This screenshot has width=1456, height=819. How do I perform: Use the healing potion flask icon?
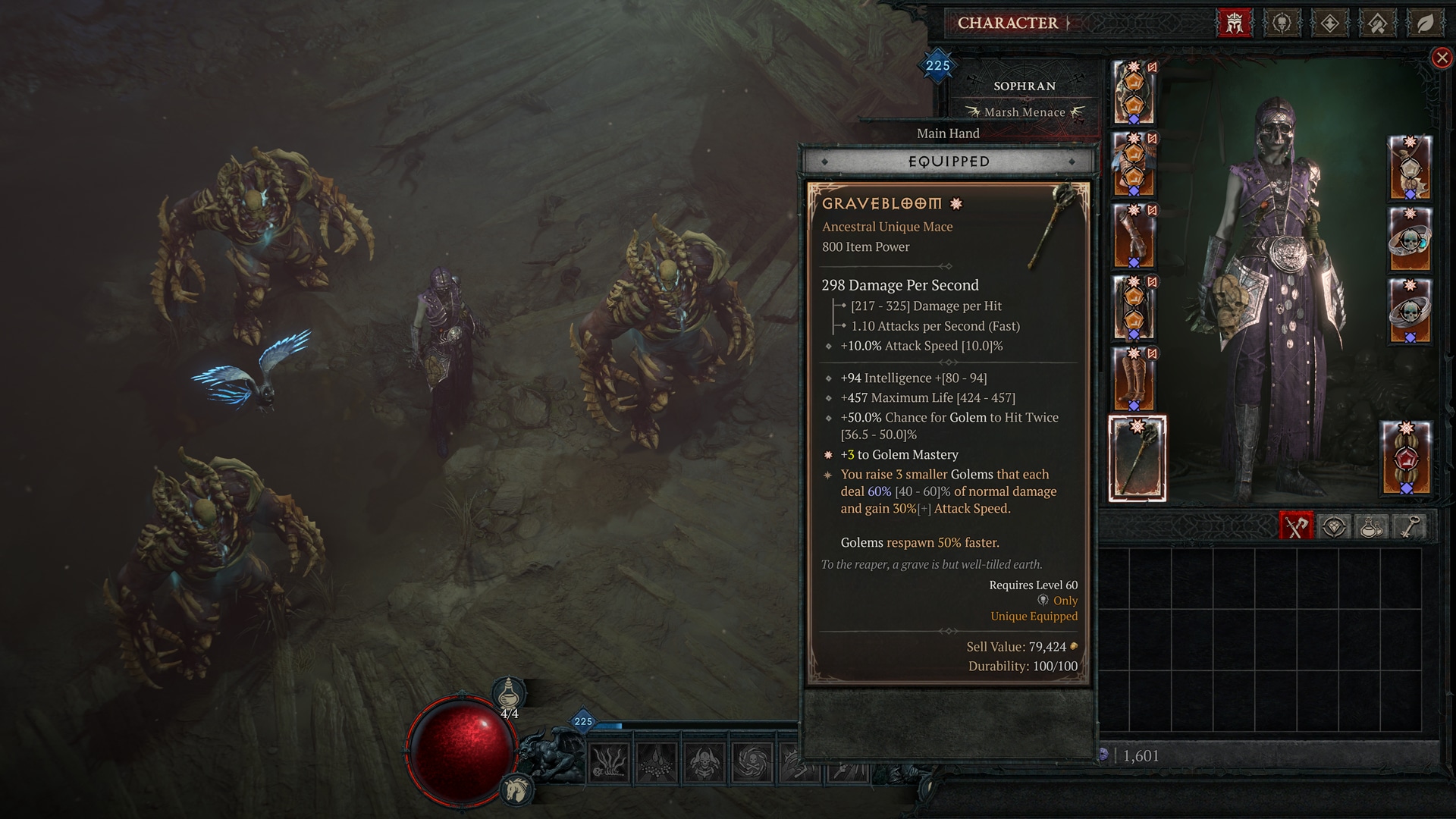tap(509, 694)
